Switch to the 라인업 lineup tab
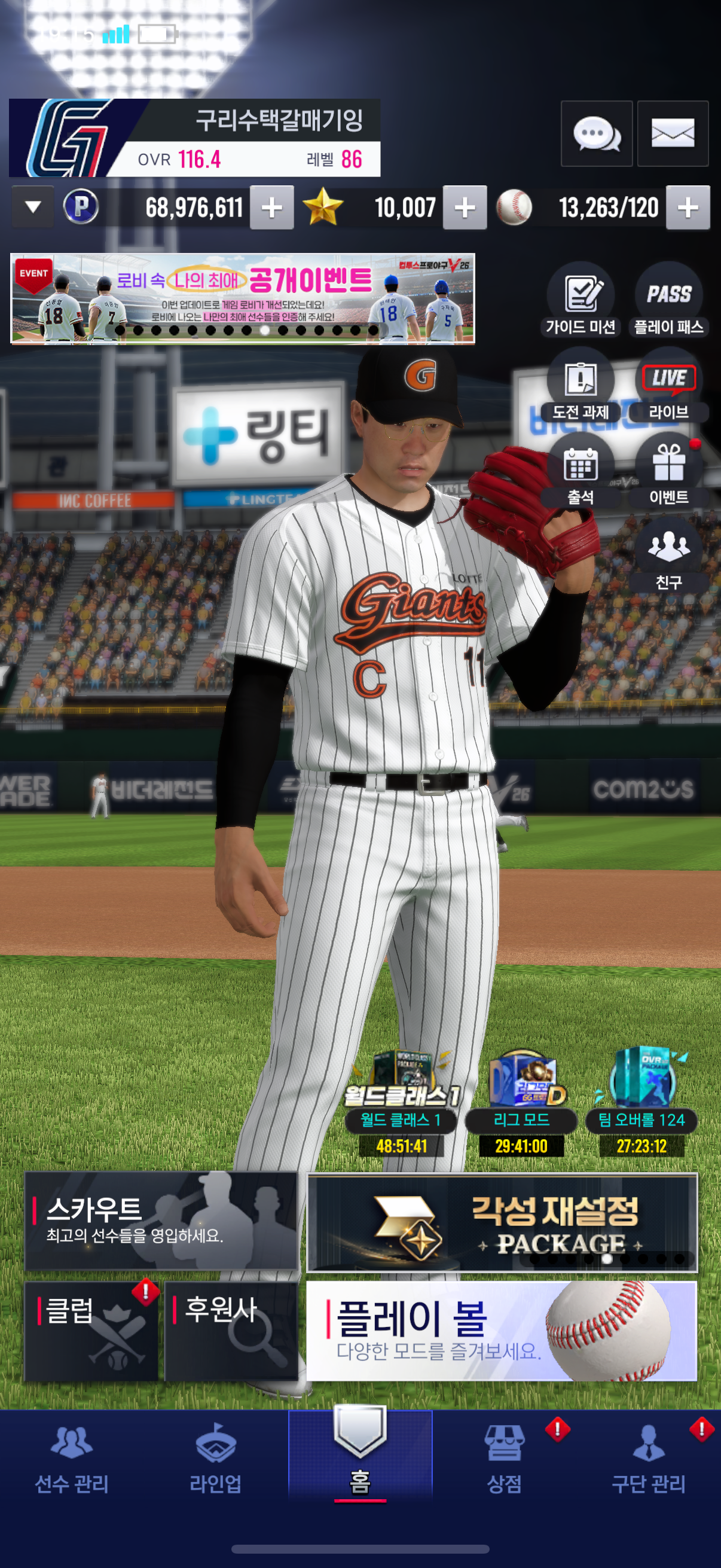 215,1459
